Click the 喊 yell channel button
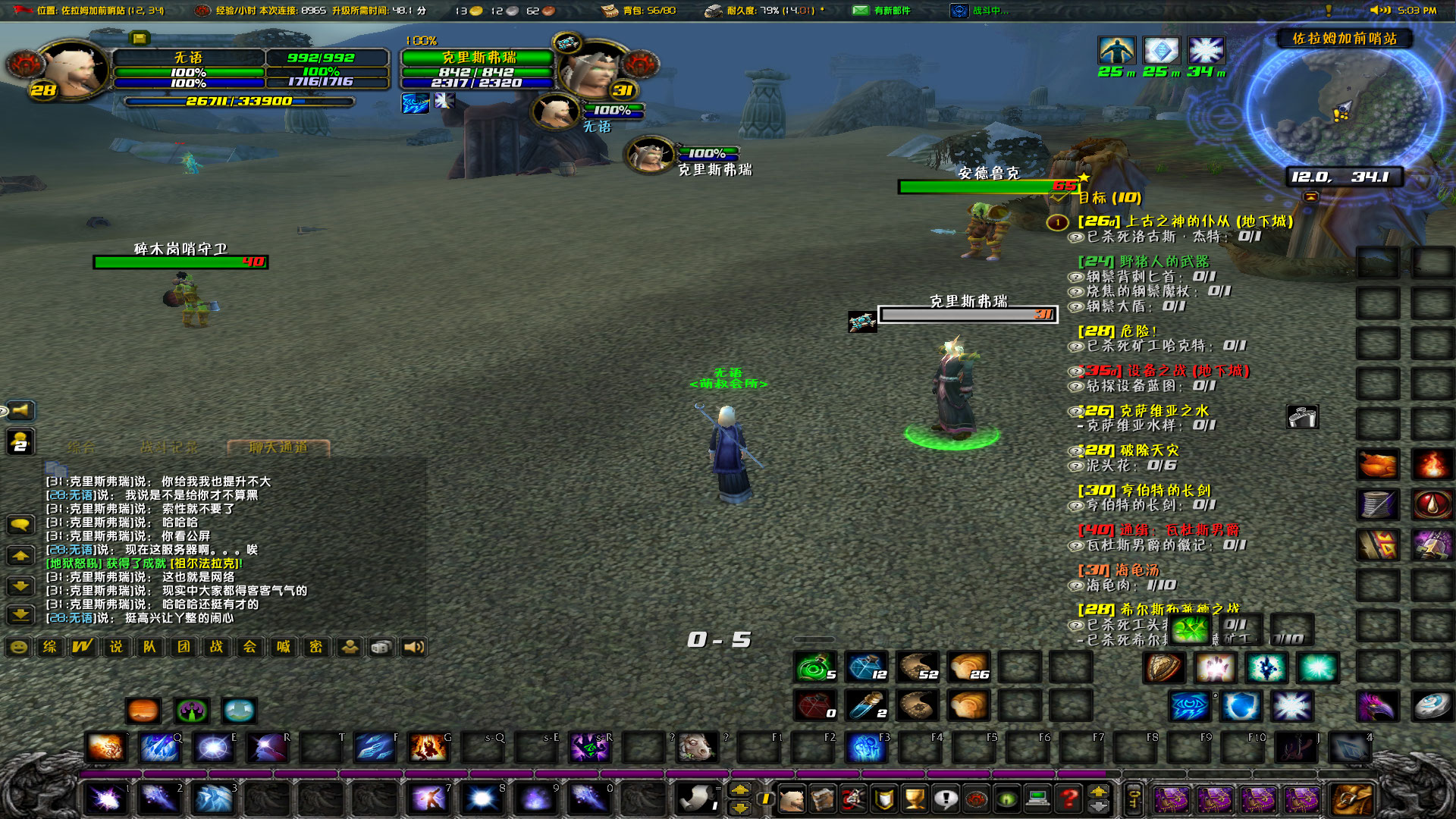This screenshot has width=1456, height=819. click(x=283, y=647)
